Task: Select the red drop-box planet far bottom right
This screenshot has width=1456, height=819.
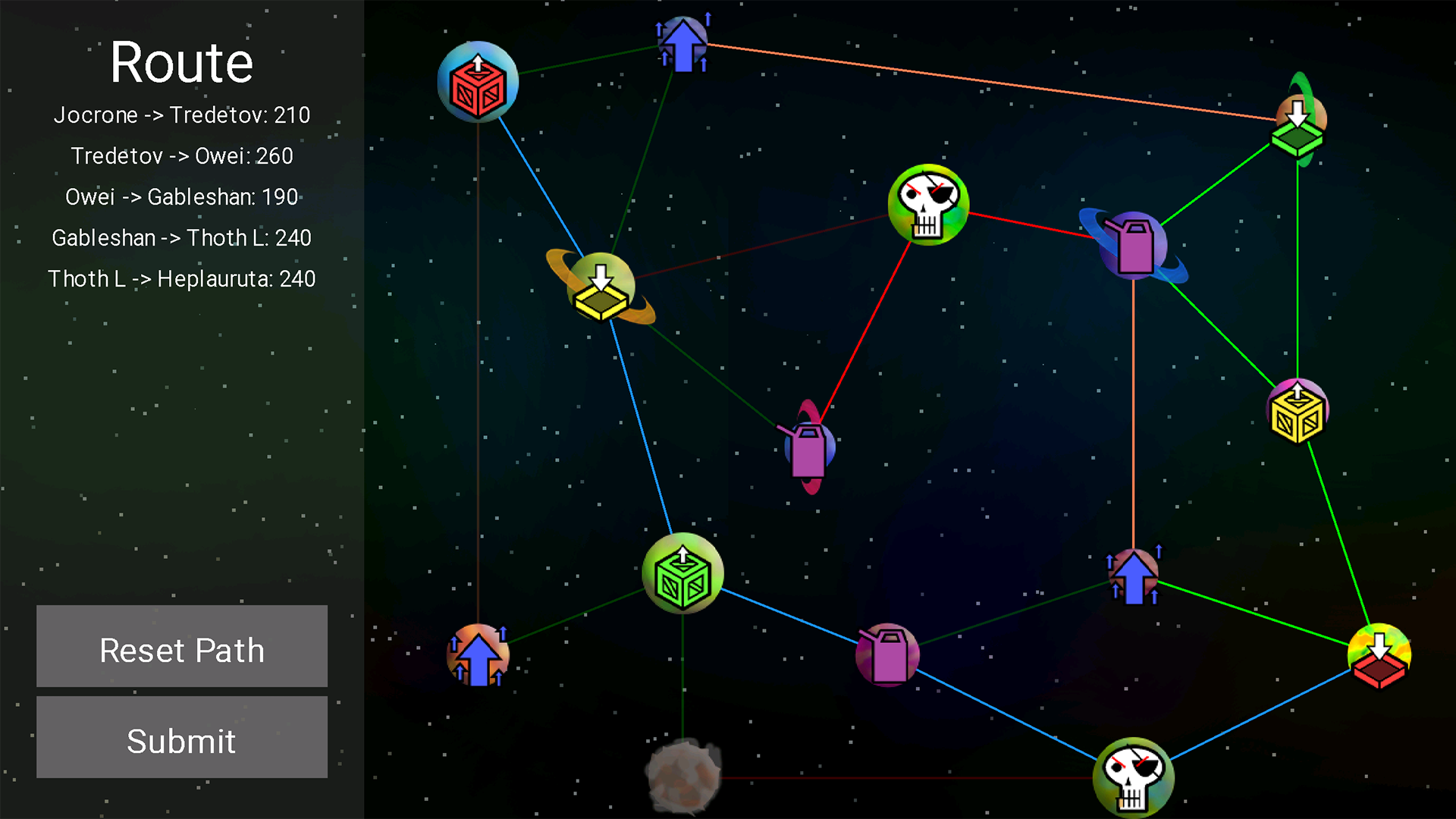Action: click(1379, 657)
